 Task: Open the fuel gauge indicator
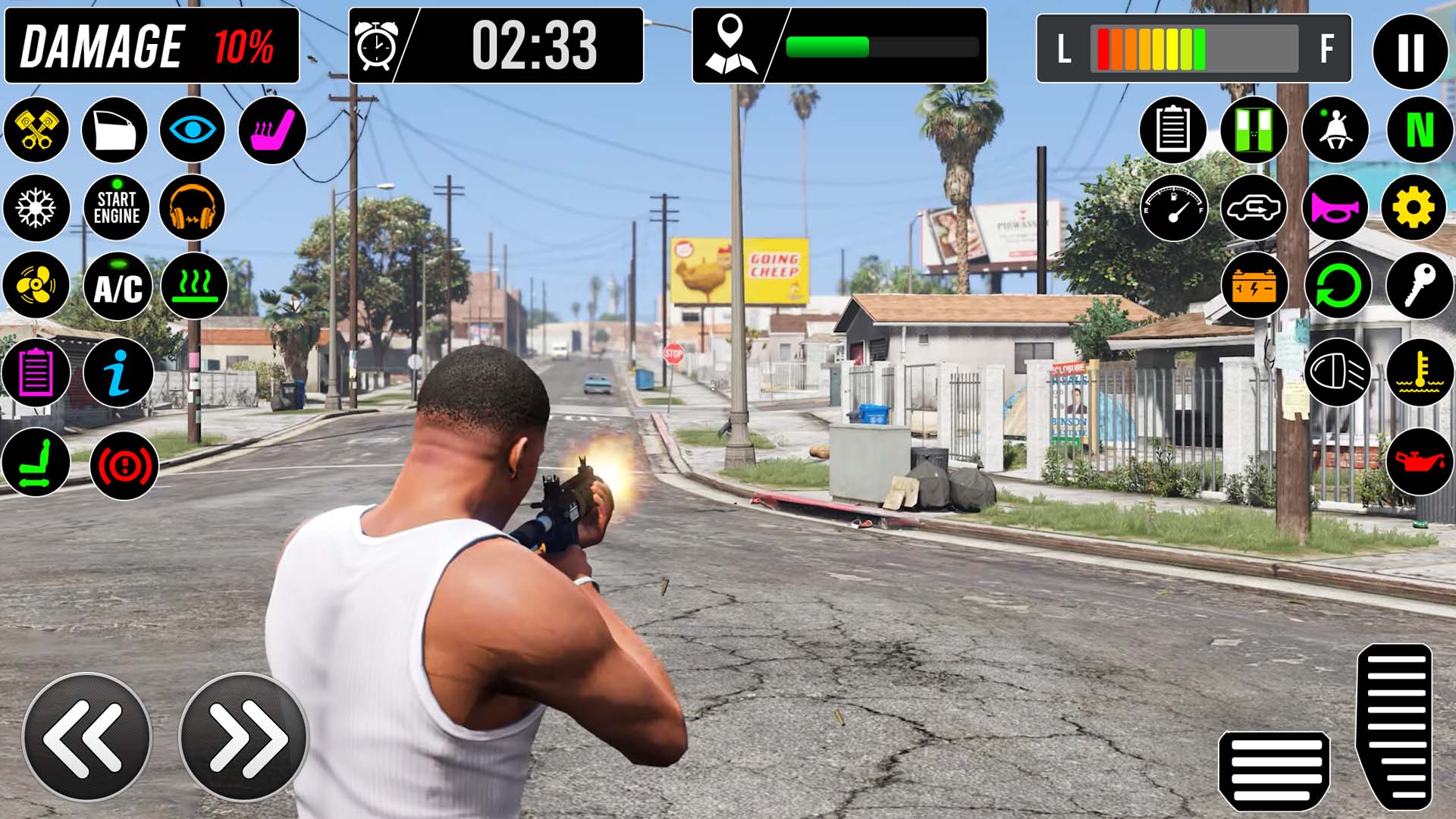pos(1174,209)
